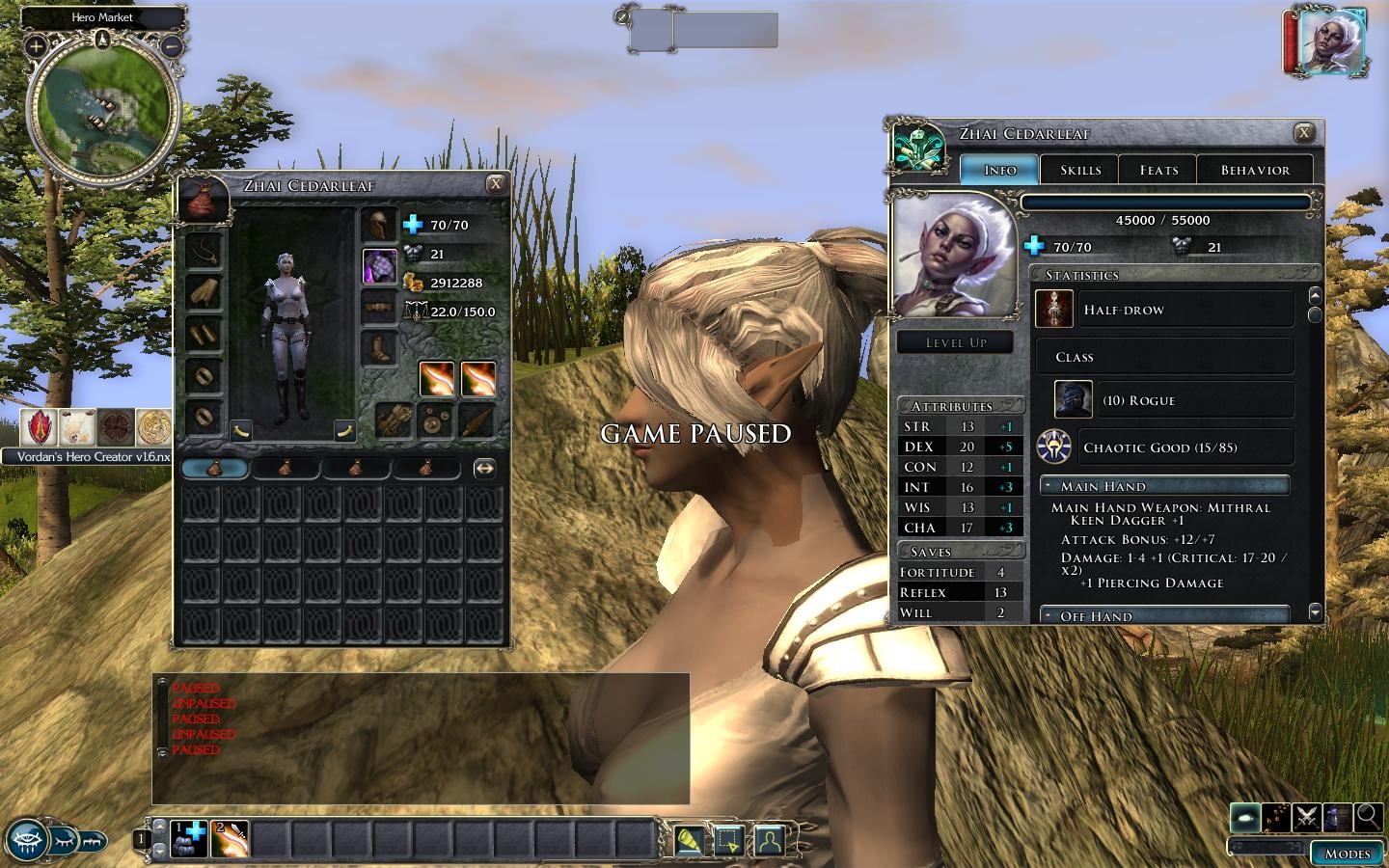1389x868 pixels.
Task: Select the first inventory bag tab
Action: coord(215,469)
